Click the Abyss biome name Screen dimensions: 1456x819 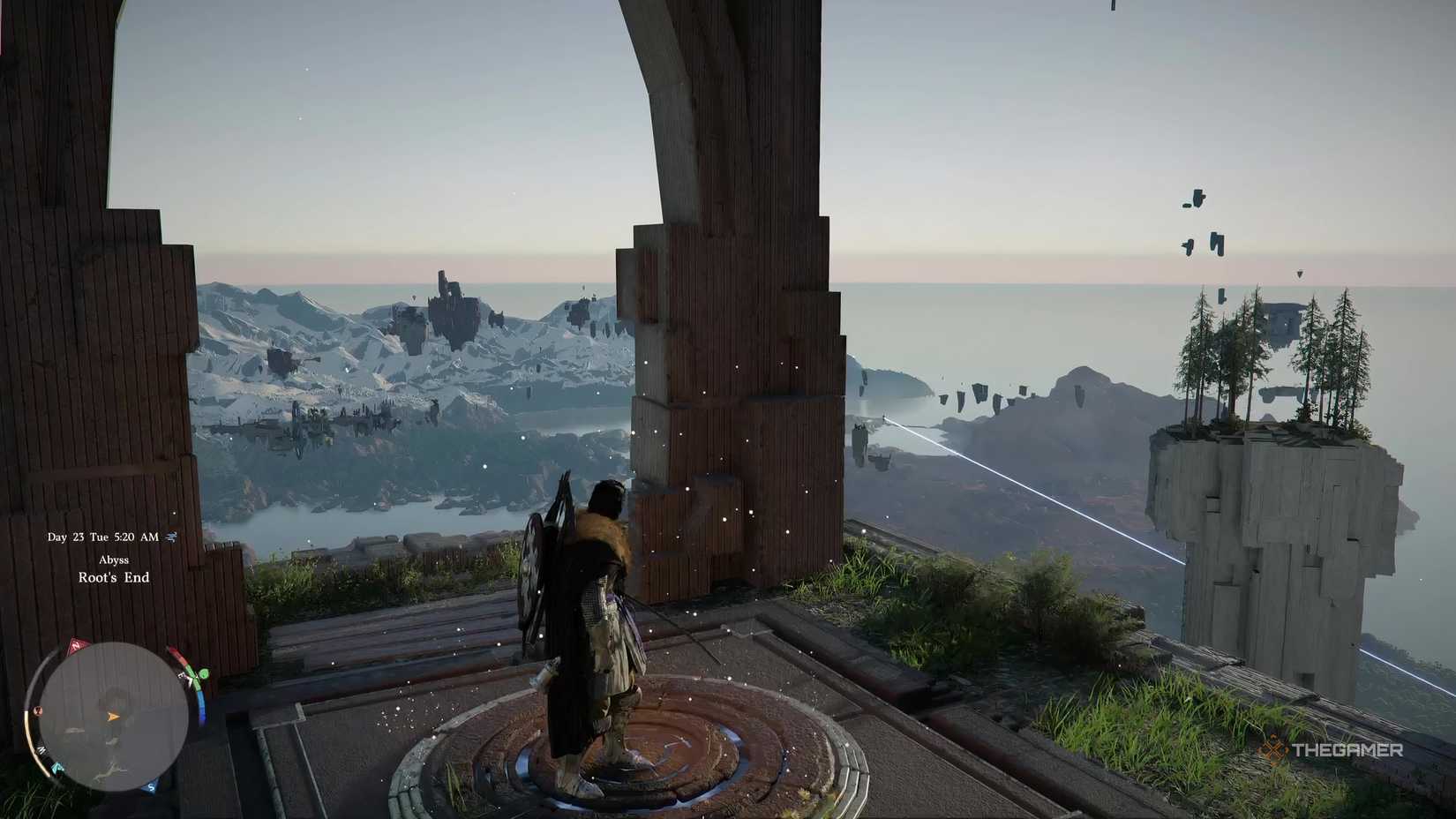[x=116, y=560]
